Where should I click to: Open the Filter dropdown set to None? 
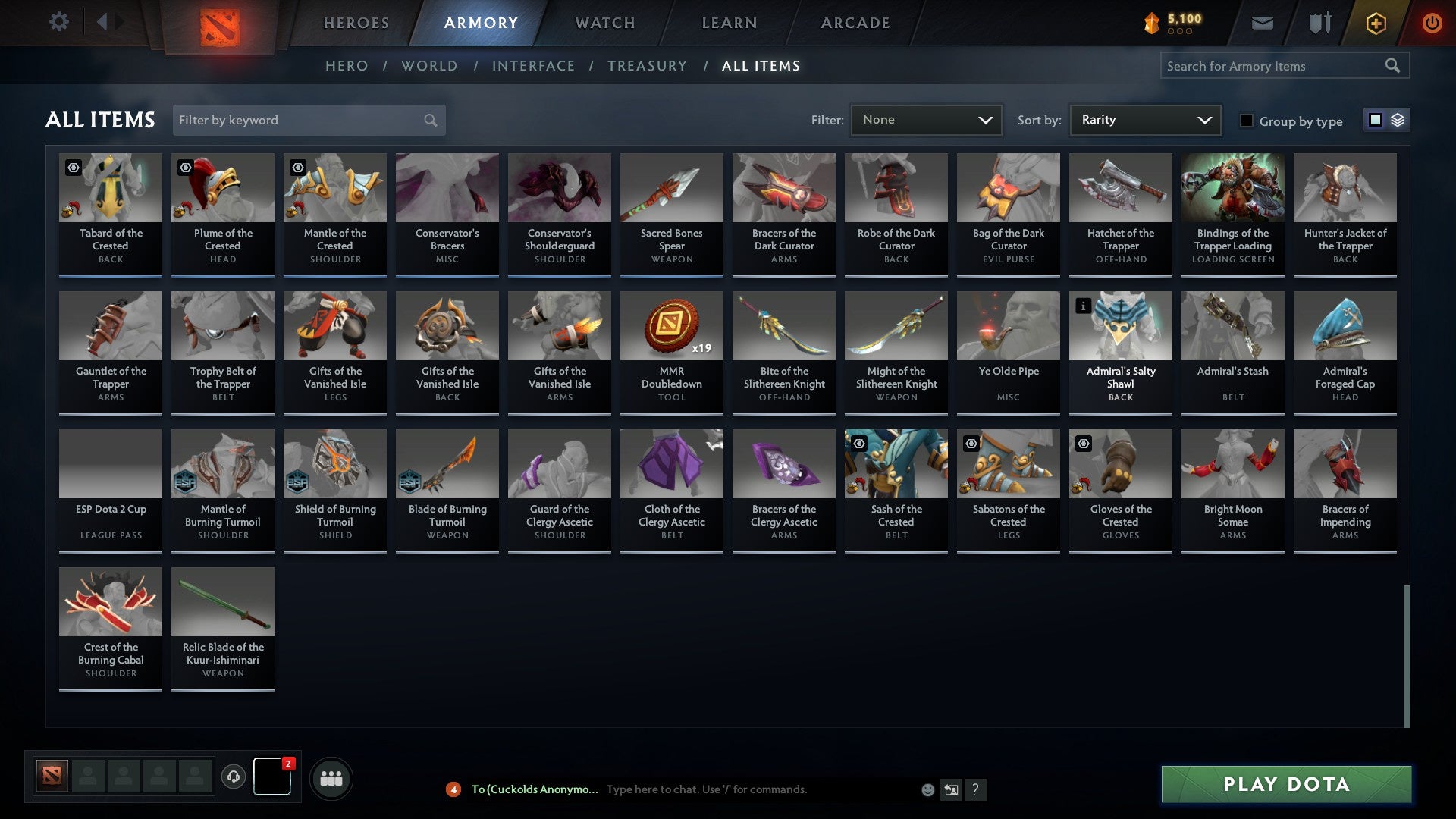(927, 119)
